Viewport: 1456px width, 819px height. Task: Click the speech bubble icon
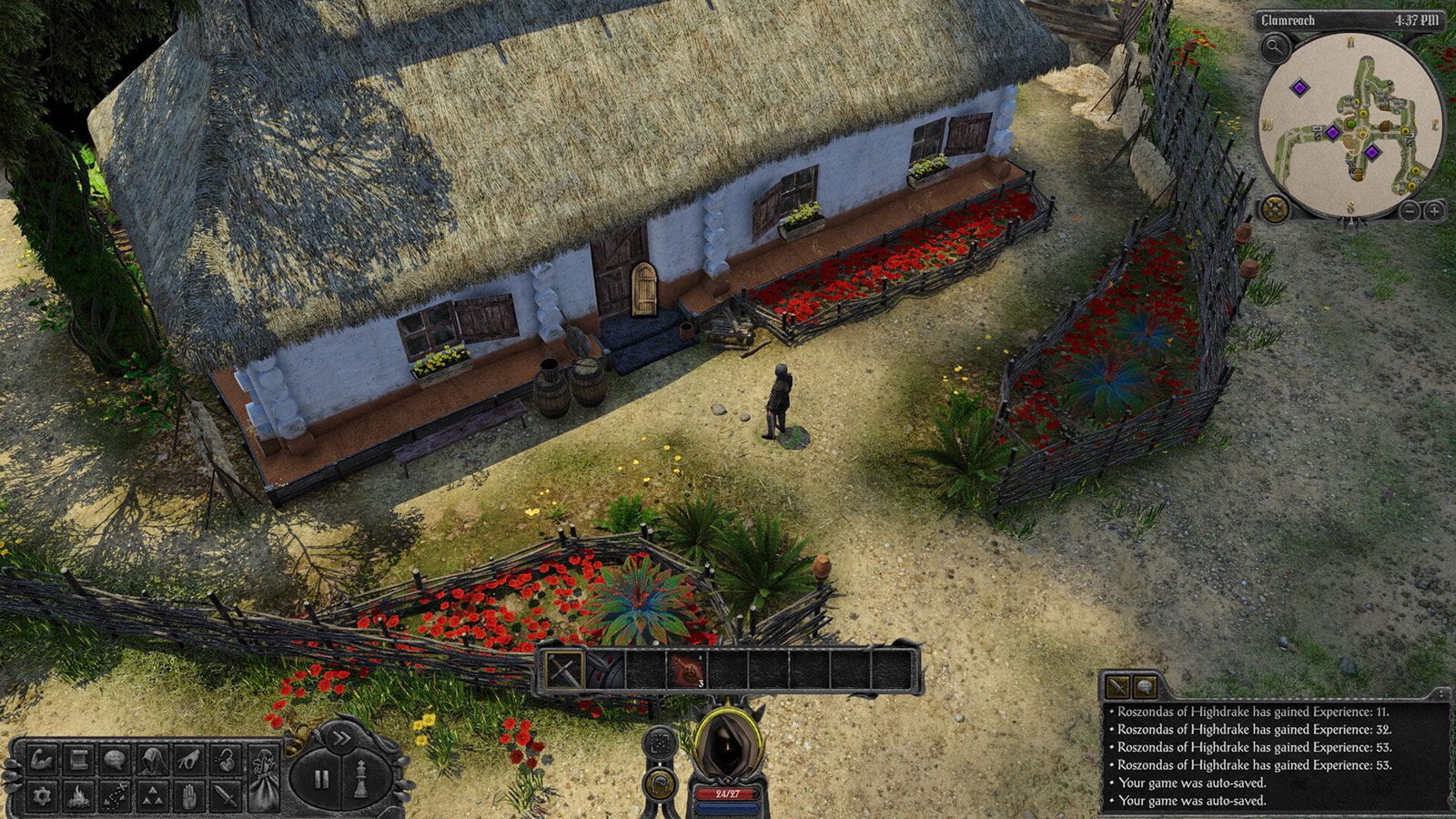[x=115, y=759]
